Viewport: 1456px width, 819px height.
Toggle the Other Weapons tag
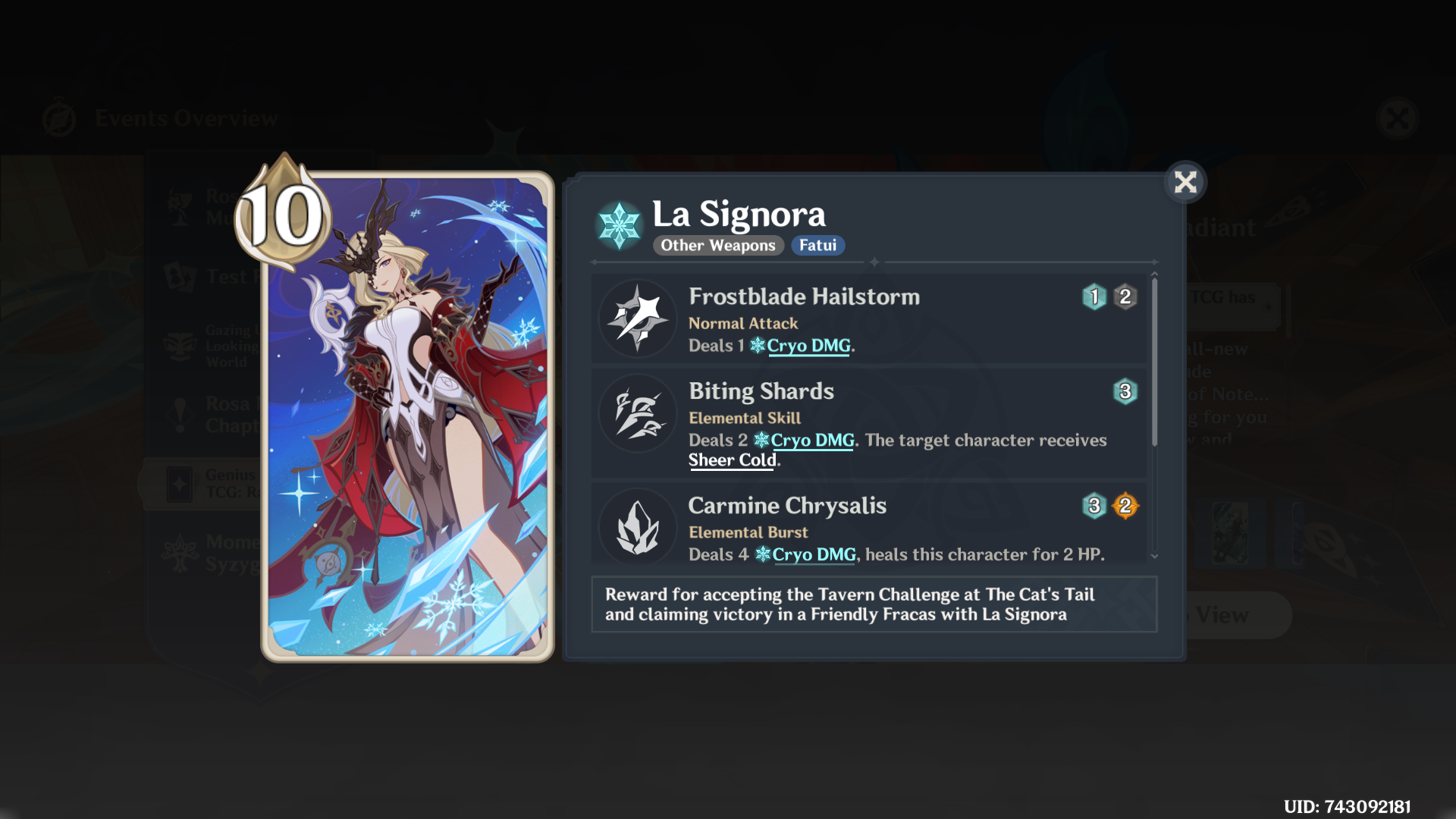pyautogui.click(x=717, y=245)
